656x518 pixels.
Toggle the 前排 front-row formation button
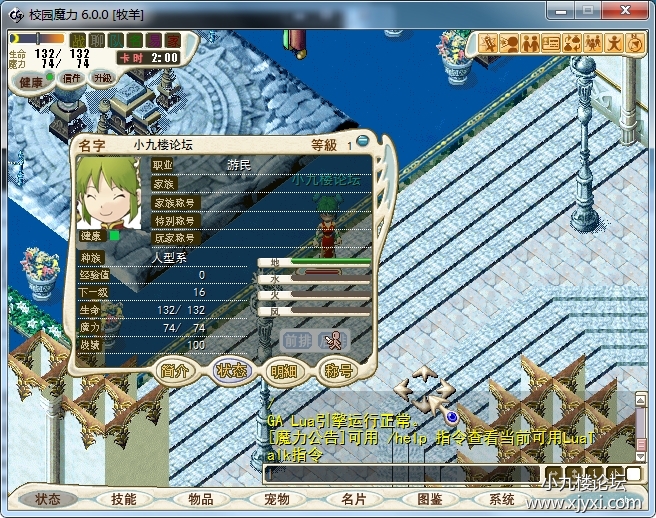coord(296,340)
